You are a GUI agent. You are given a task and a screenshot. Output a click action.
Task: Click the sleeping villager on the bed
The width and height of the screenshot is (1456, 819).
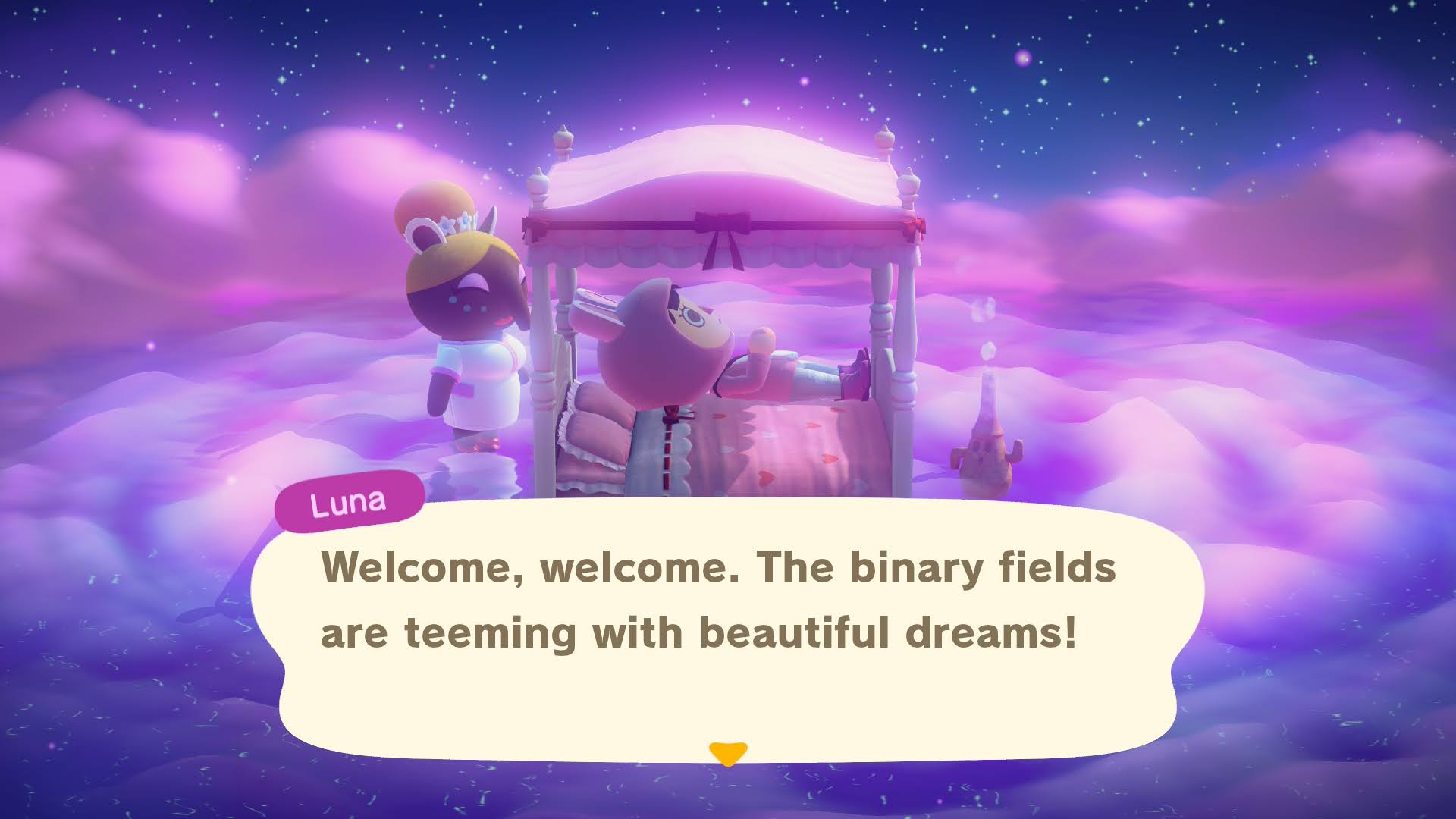[x=667, y=349]
